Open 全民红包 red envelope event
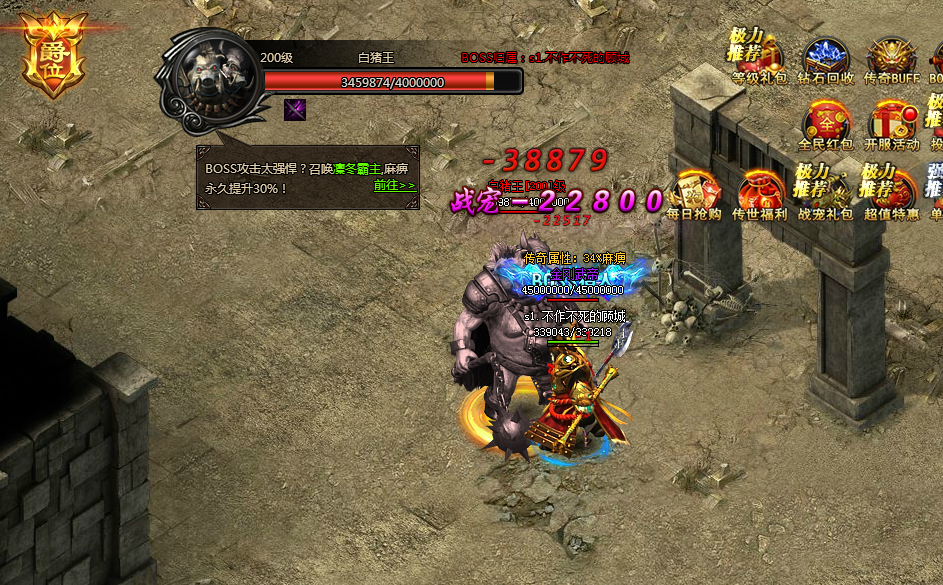 click(x=826, y=124)
